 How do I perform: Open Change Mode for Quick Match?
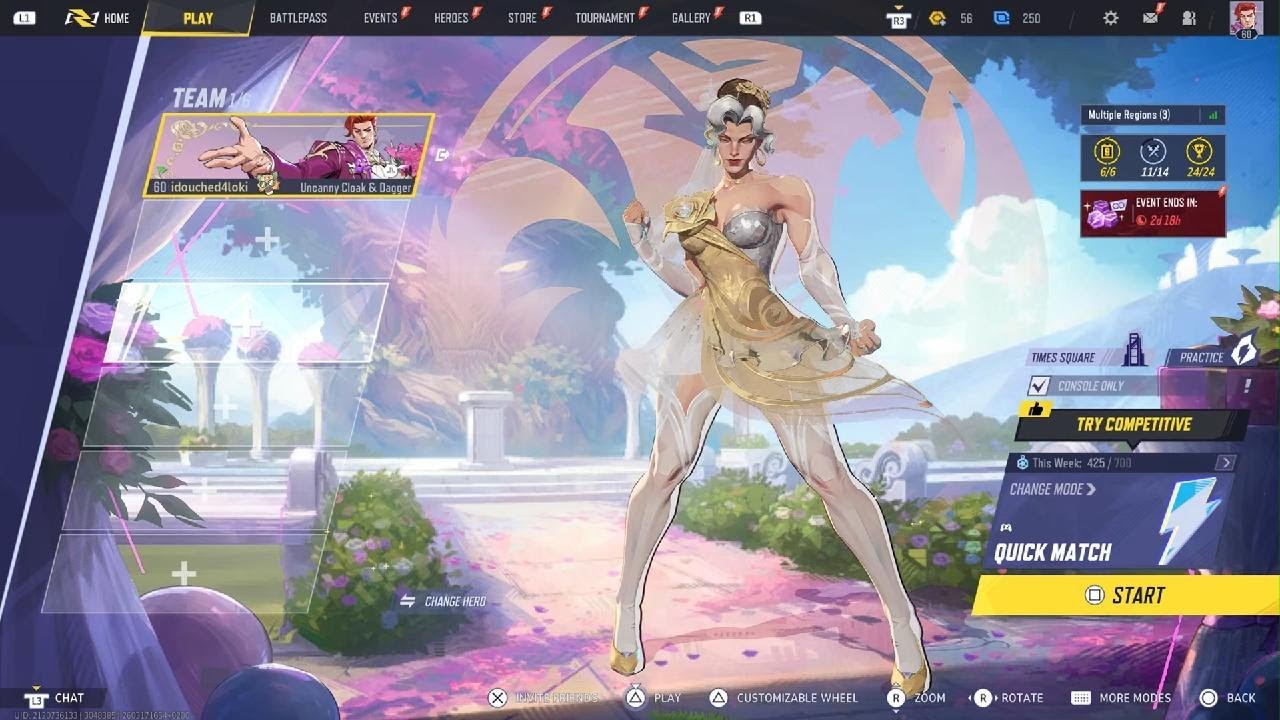pyautogui.click(x=1053, y=489)
